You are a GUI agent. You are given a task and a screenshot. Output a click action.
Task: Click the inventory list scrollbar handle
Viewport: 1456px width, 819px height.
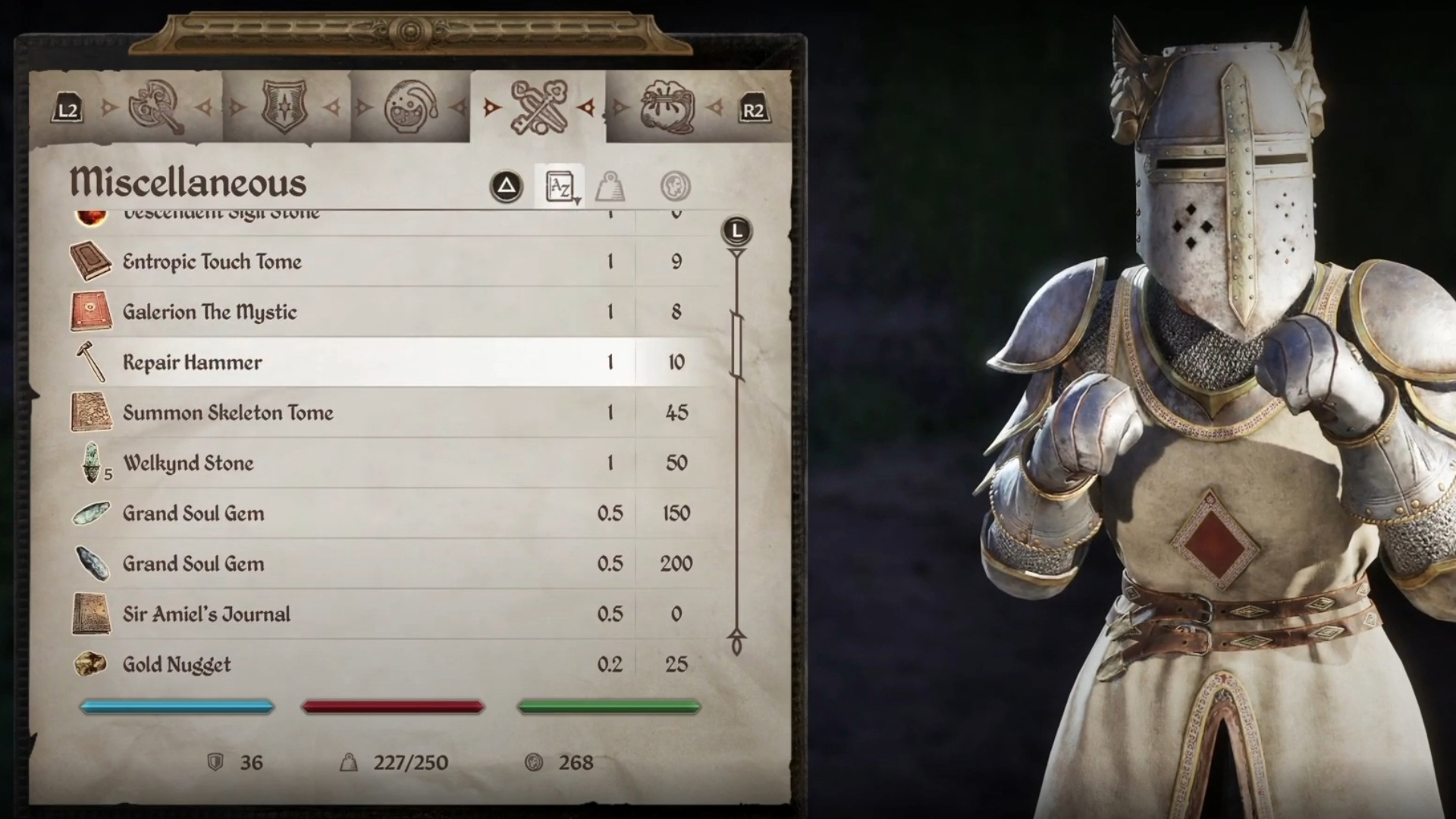736,345
